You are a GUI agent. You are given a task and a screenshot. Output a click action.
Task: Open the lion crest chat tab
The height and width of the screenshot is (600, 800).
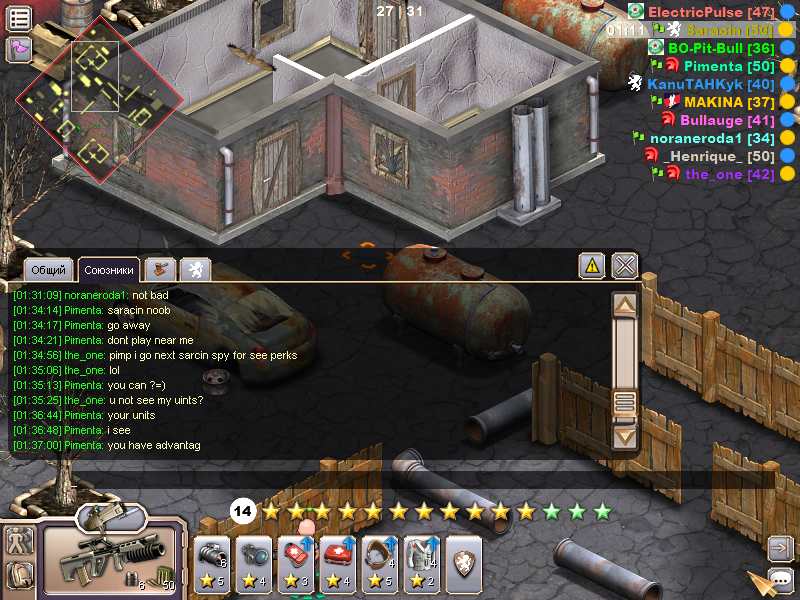(195, 269)
